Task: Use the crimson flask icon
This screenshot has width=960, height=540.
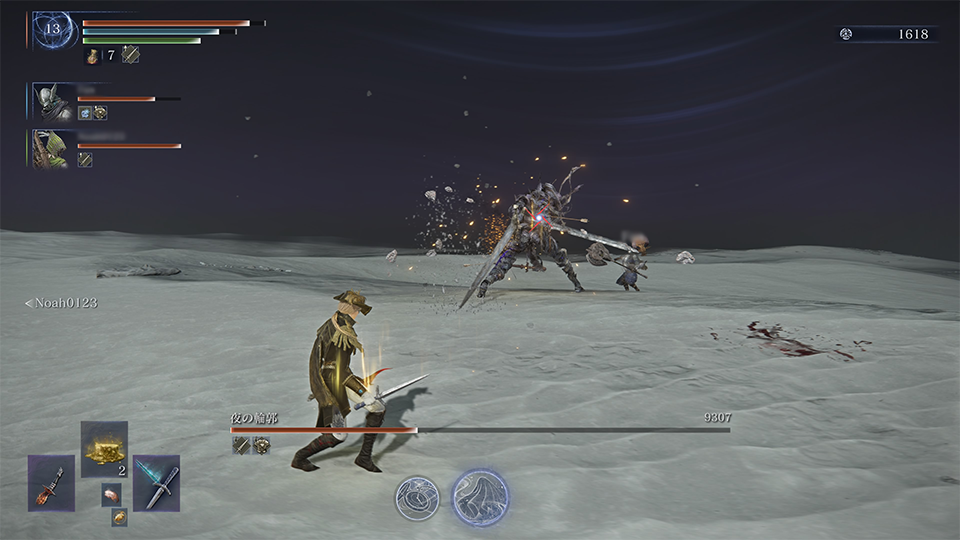Action: (93, 56)
